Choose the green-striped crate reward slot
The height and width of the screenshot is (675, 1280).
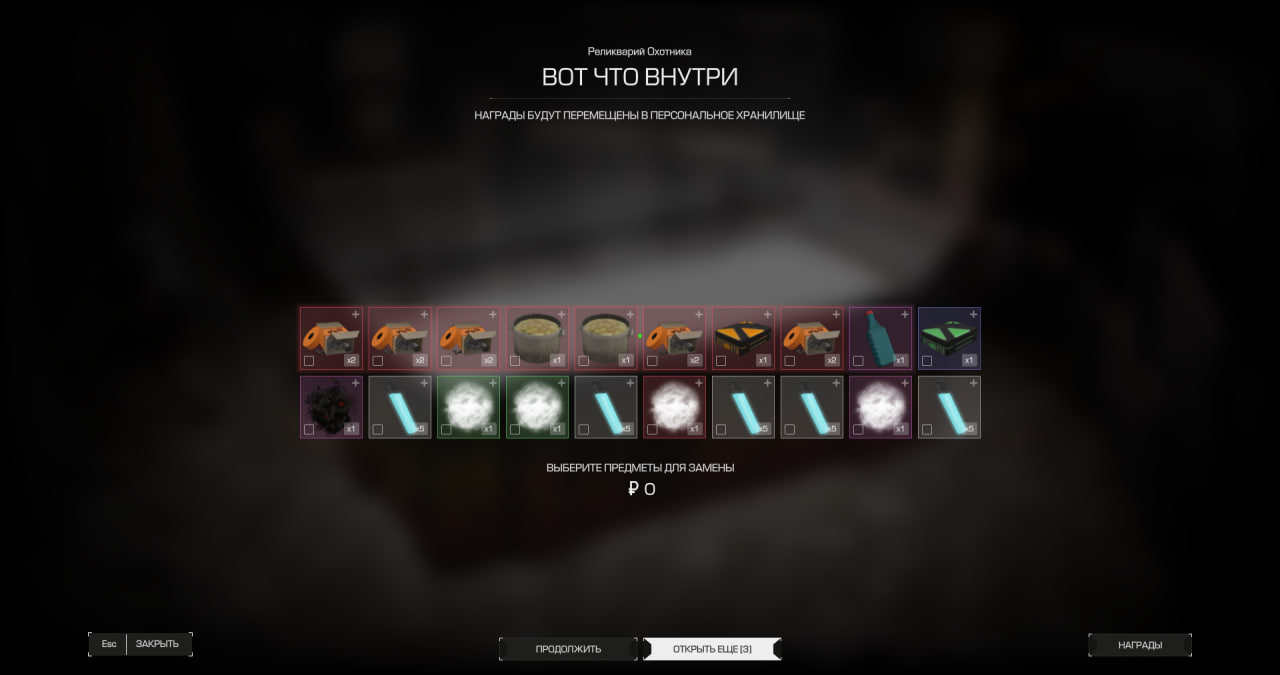pyautogui.click(x=949, y=336)
